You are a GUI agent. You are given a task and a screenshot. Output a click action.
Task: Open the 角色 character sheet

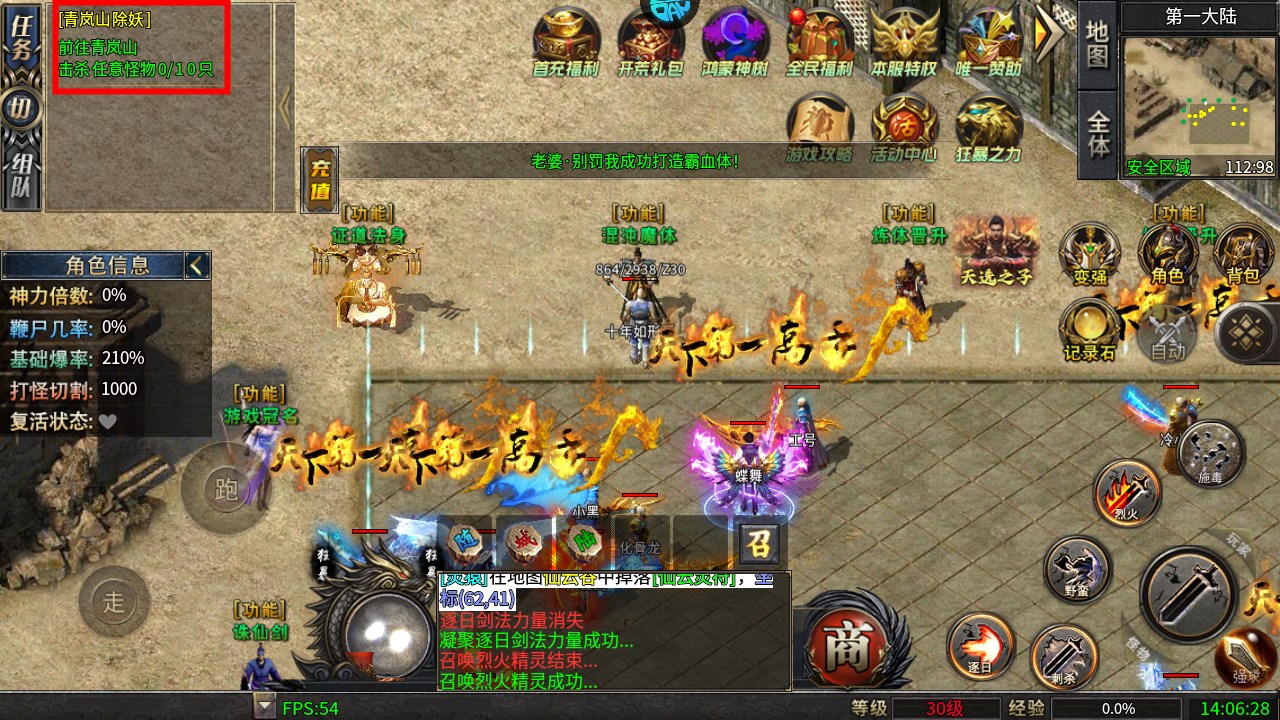[x=1168, y=256]
